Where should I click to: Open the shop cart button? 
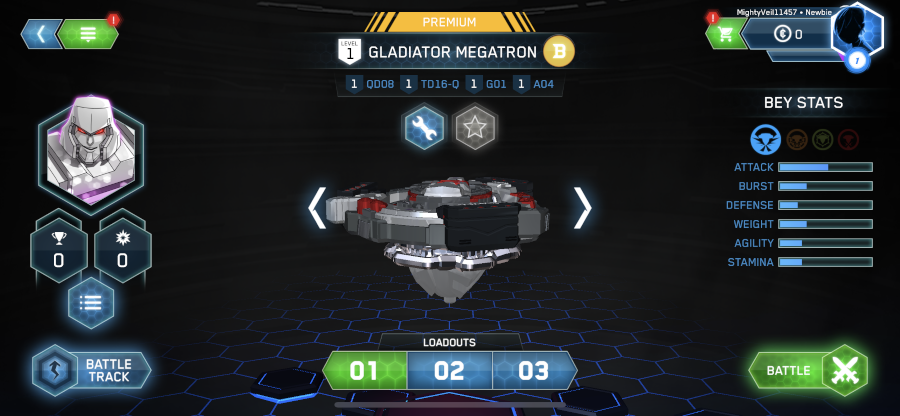tap(722, 35)
